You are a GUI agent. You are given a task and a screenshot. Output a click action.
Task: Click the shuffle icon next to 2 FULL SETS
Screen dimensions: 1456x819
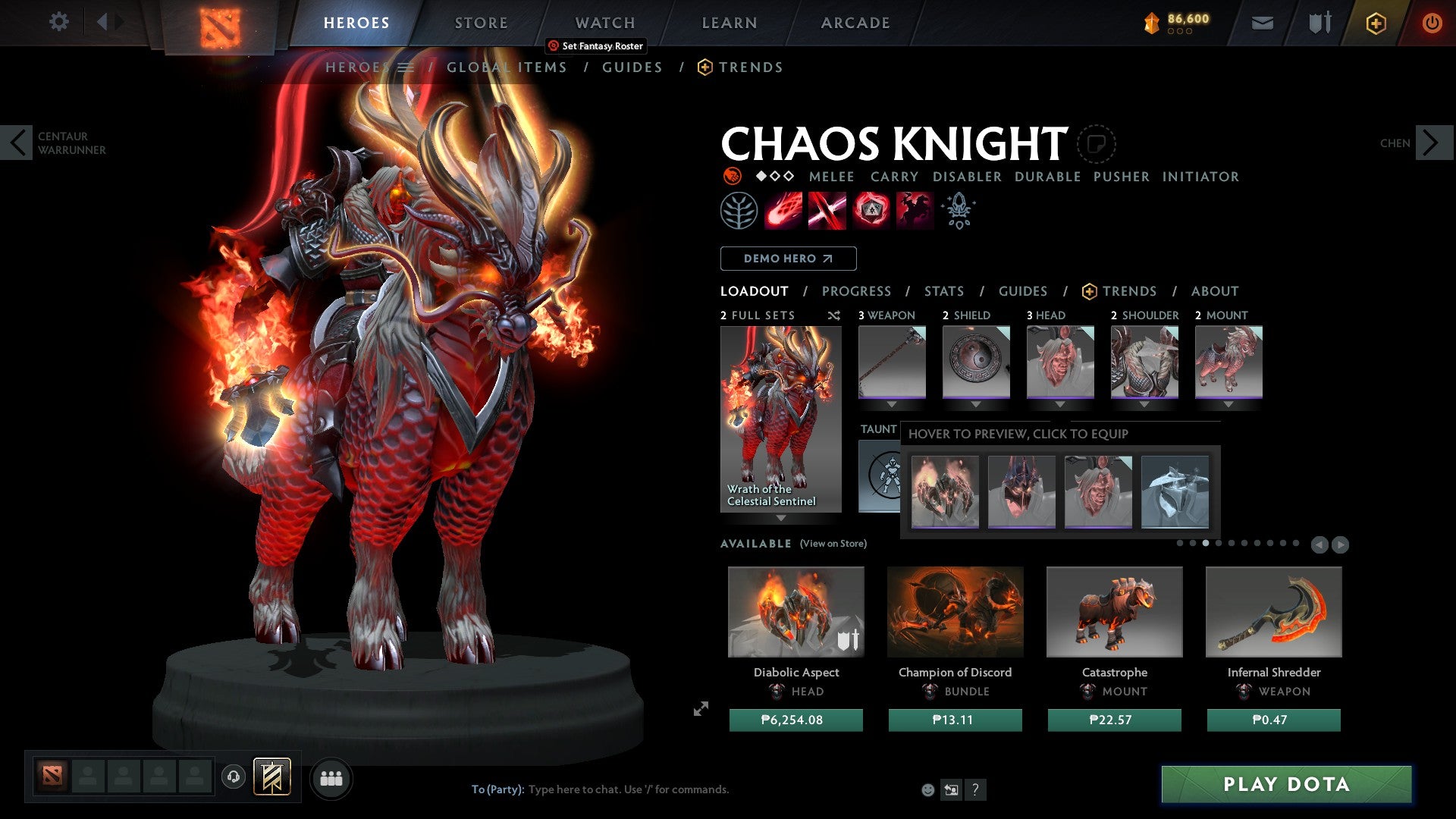(834, 315)
